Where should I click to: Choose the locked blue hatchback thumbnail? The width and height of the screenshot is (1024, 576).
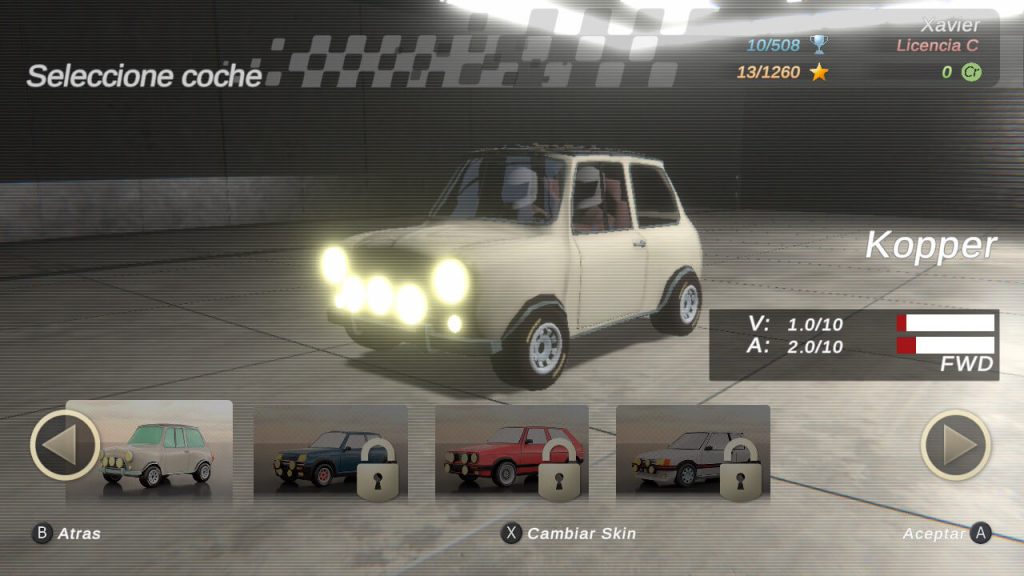pyautogui.click(x=330, y=452)
